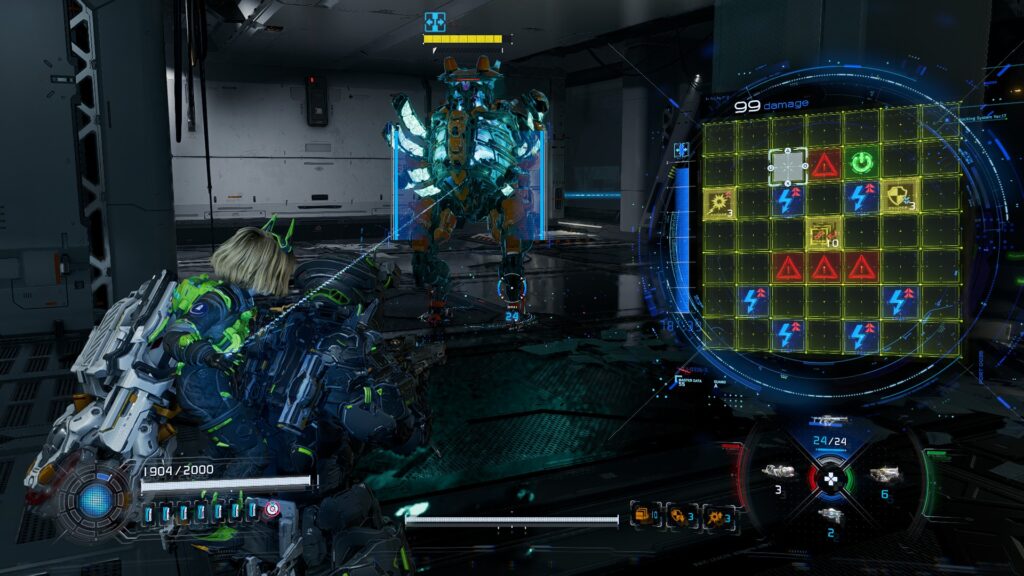Viewport: 1024px width, 576px height.
Task: Use the orange burst item in bottom HUD
Action: [716, 516]
